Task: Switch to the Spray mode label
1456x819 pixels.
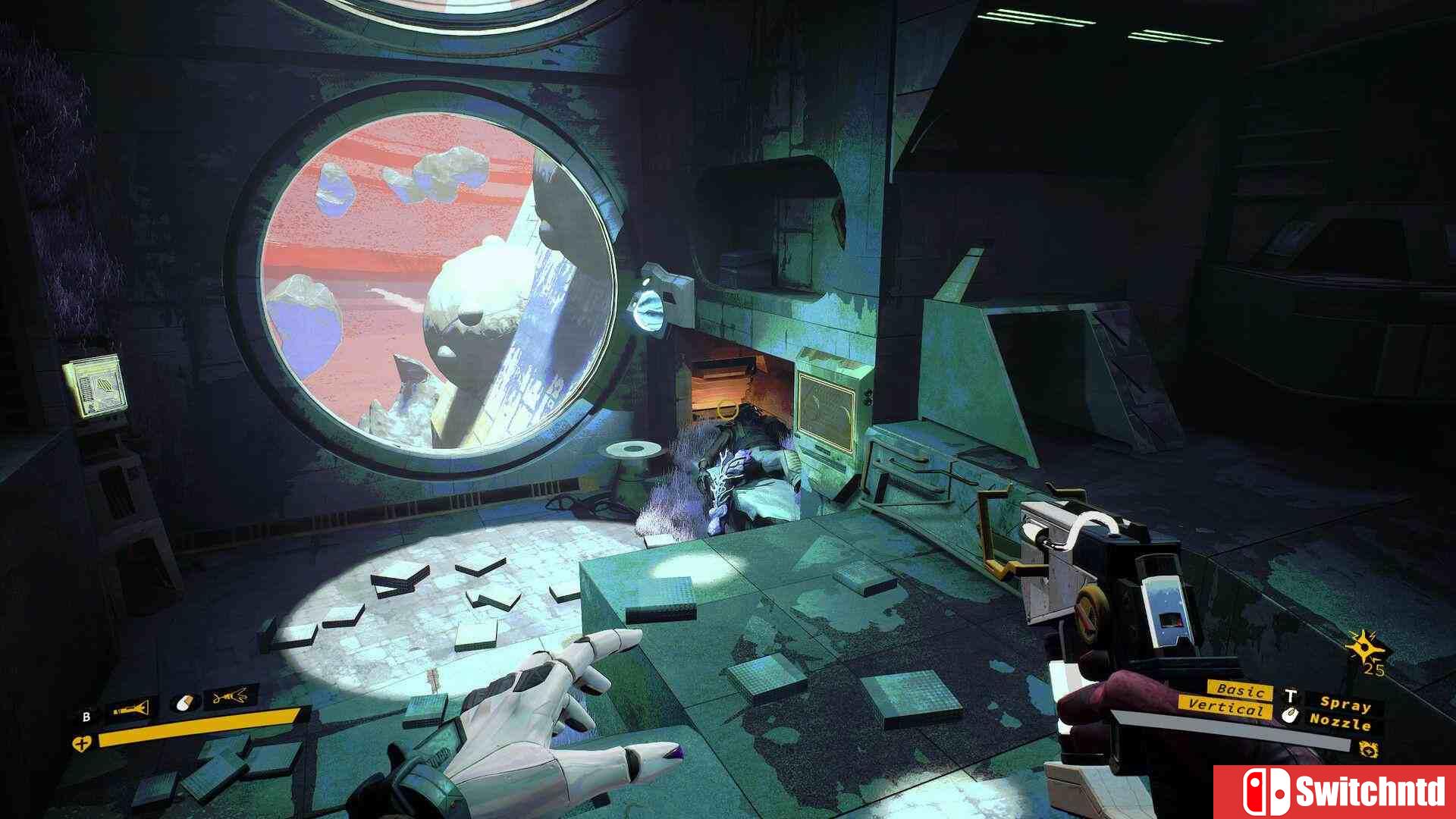Action: 1345,704
